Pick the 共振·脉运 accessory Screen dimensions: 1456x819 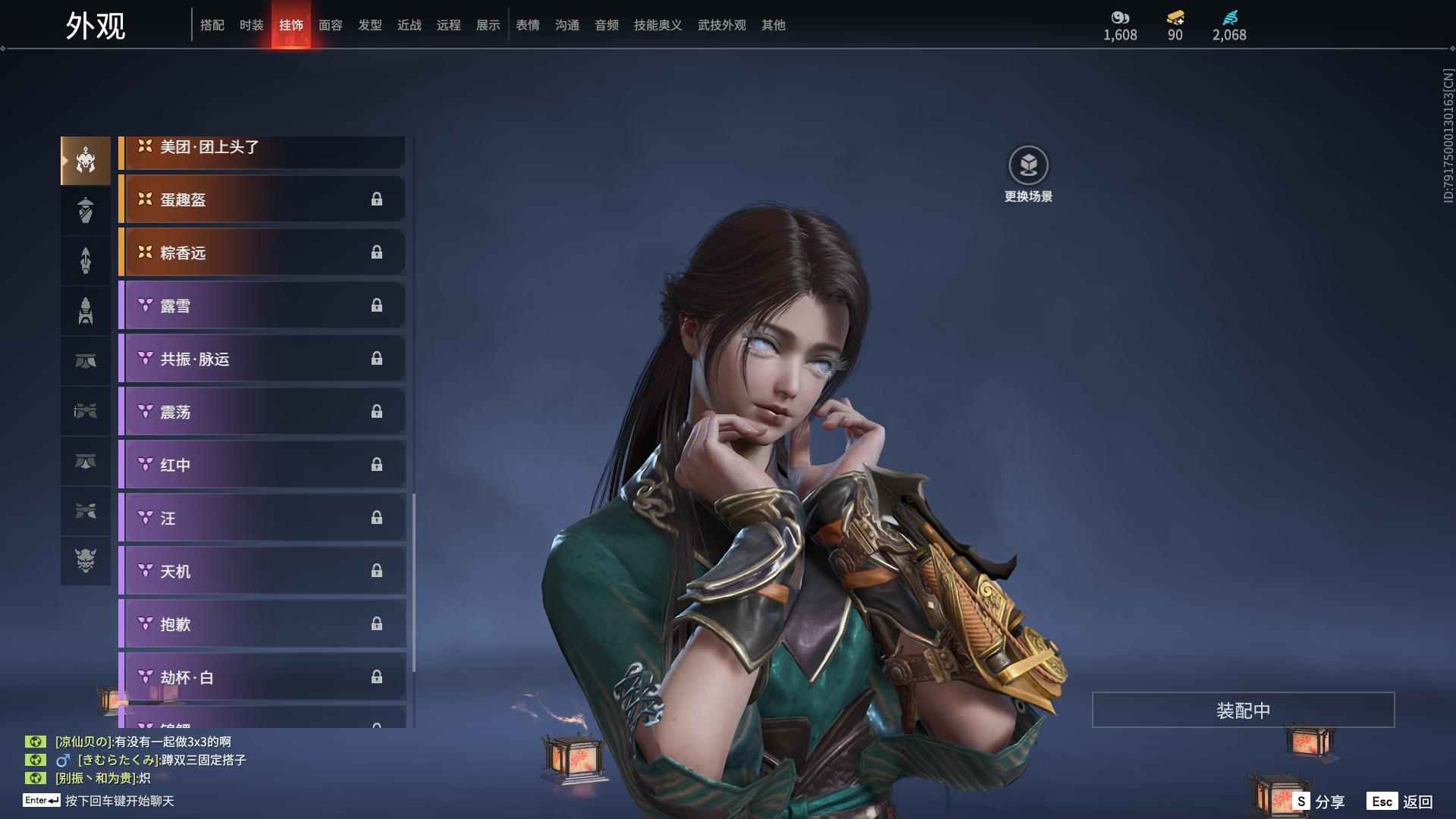(x=262, y=359)
